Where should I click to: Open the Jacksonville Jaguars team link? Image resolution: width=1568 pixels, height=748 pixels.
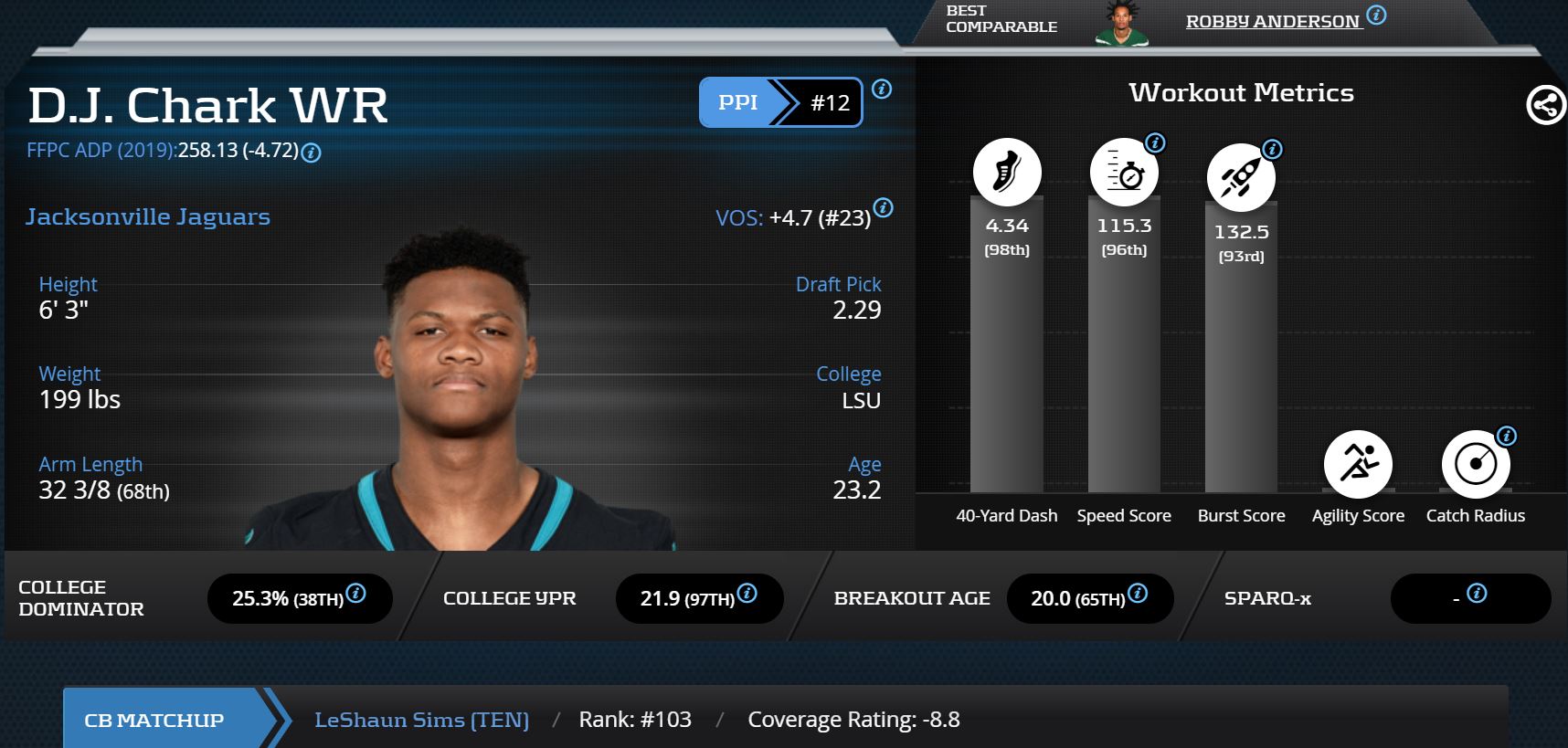(148, 216)
